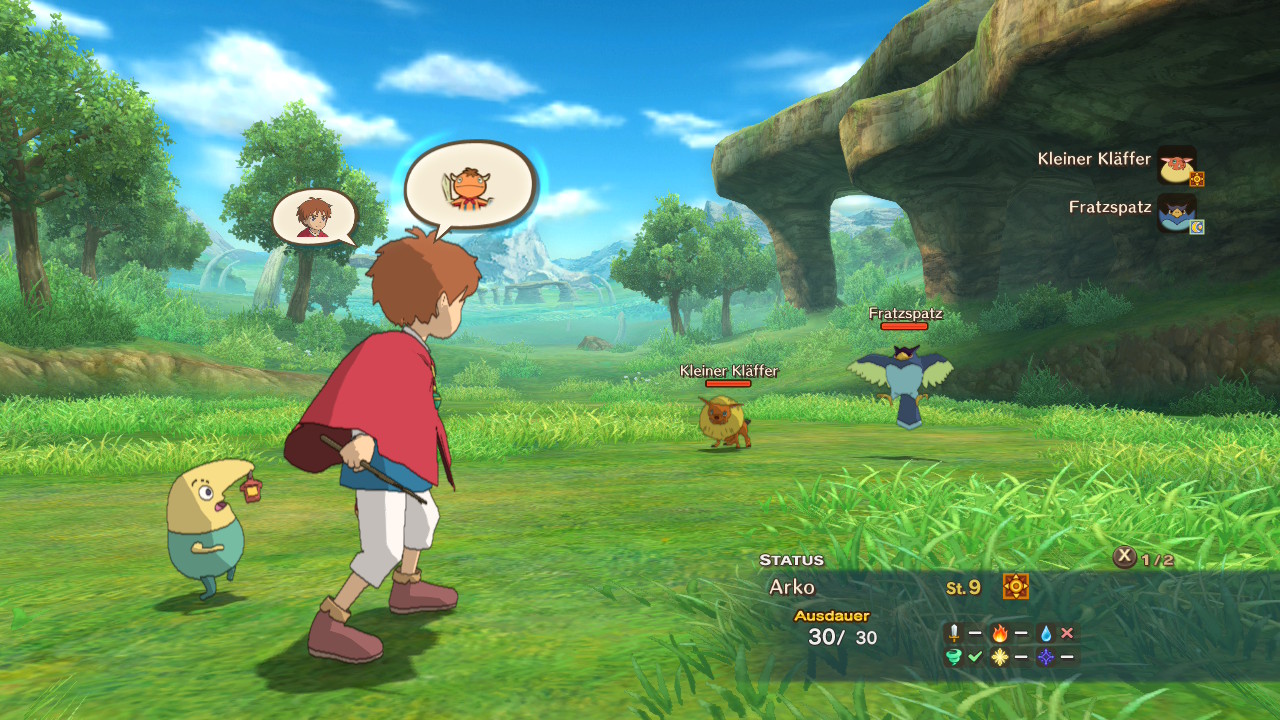Choose the Oliver portrait speech bubble
The width and height of the screenshot is (1280, 720).
[x=314, y=217]
